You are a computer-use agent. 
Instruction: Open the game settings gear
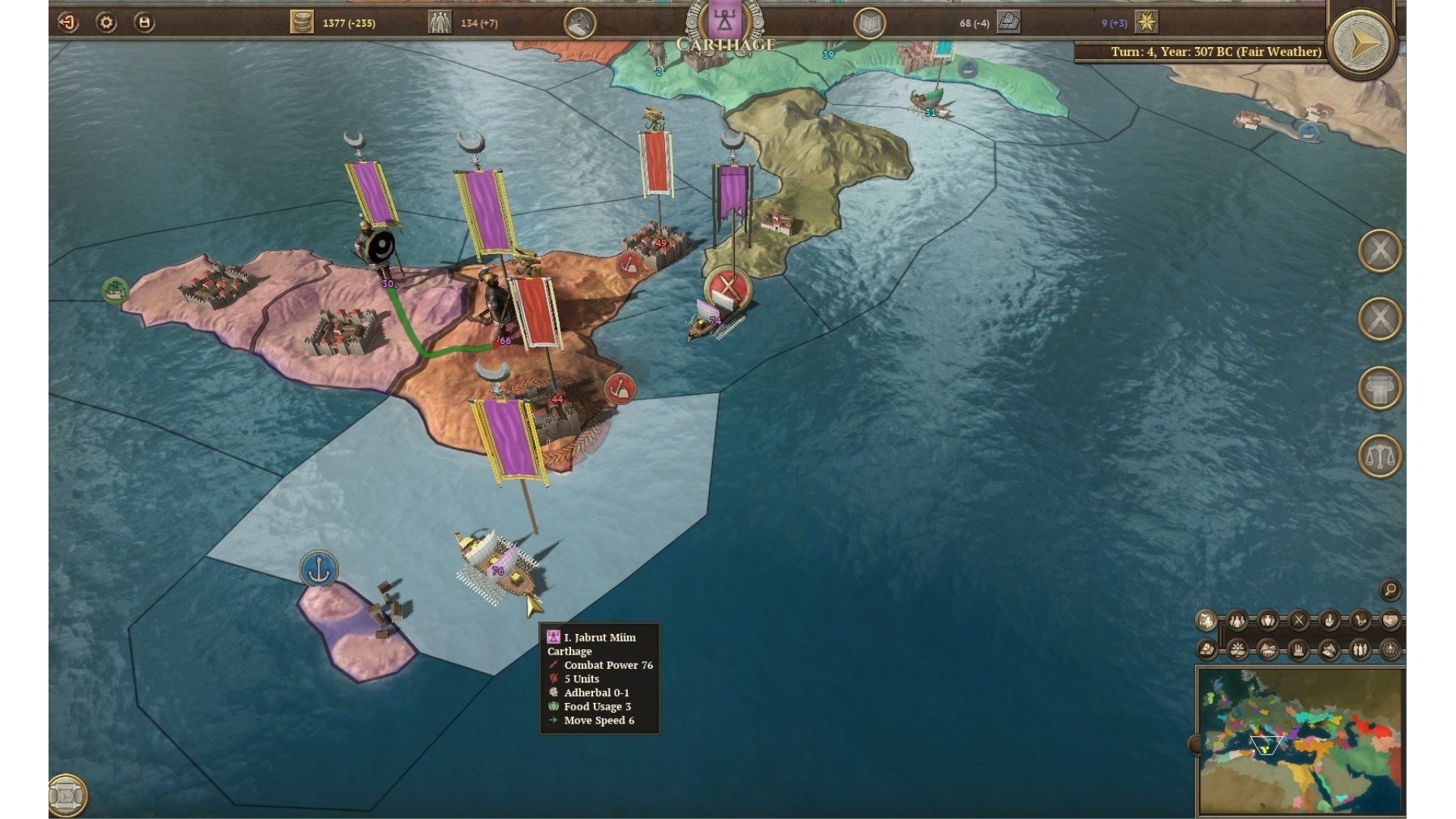click(106, 23)
